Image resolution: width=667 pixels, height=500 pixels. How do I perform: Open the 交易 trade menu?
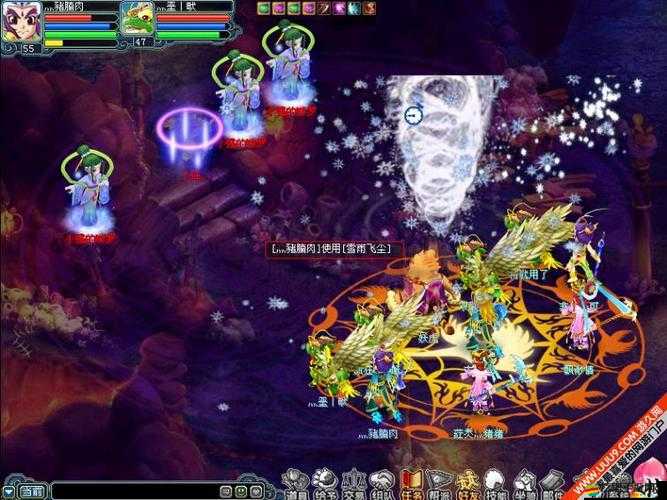[353, 484]
